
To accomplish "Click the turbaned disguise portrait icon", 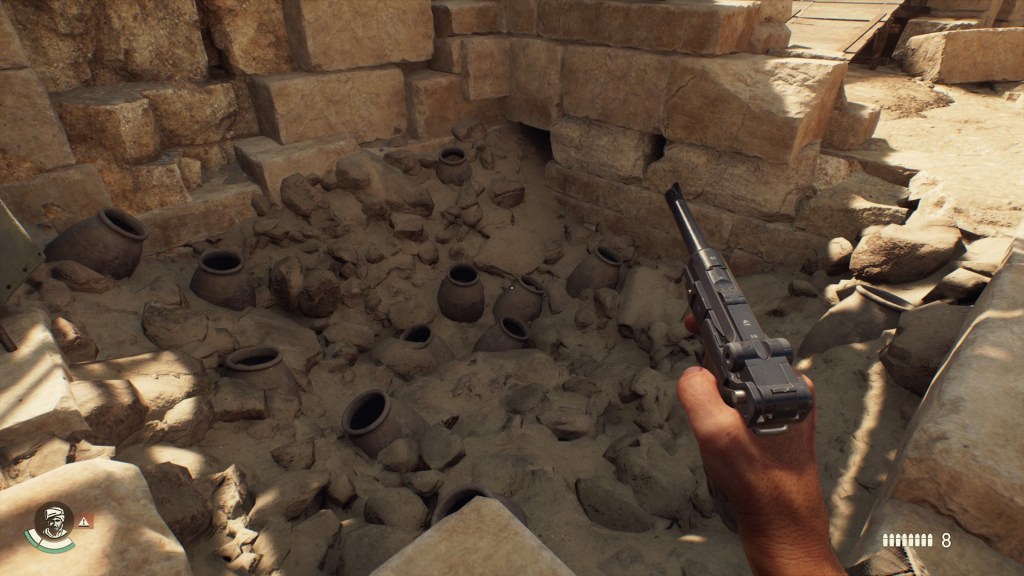I will pyautogui.click(x=52, y=522).
